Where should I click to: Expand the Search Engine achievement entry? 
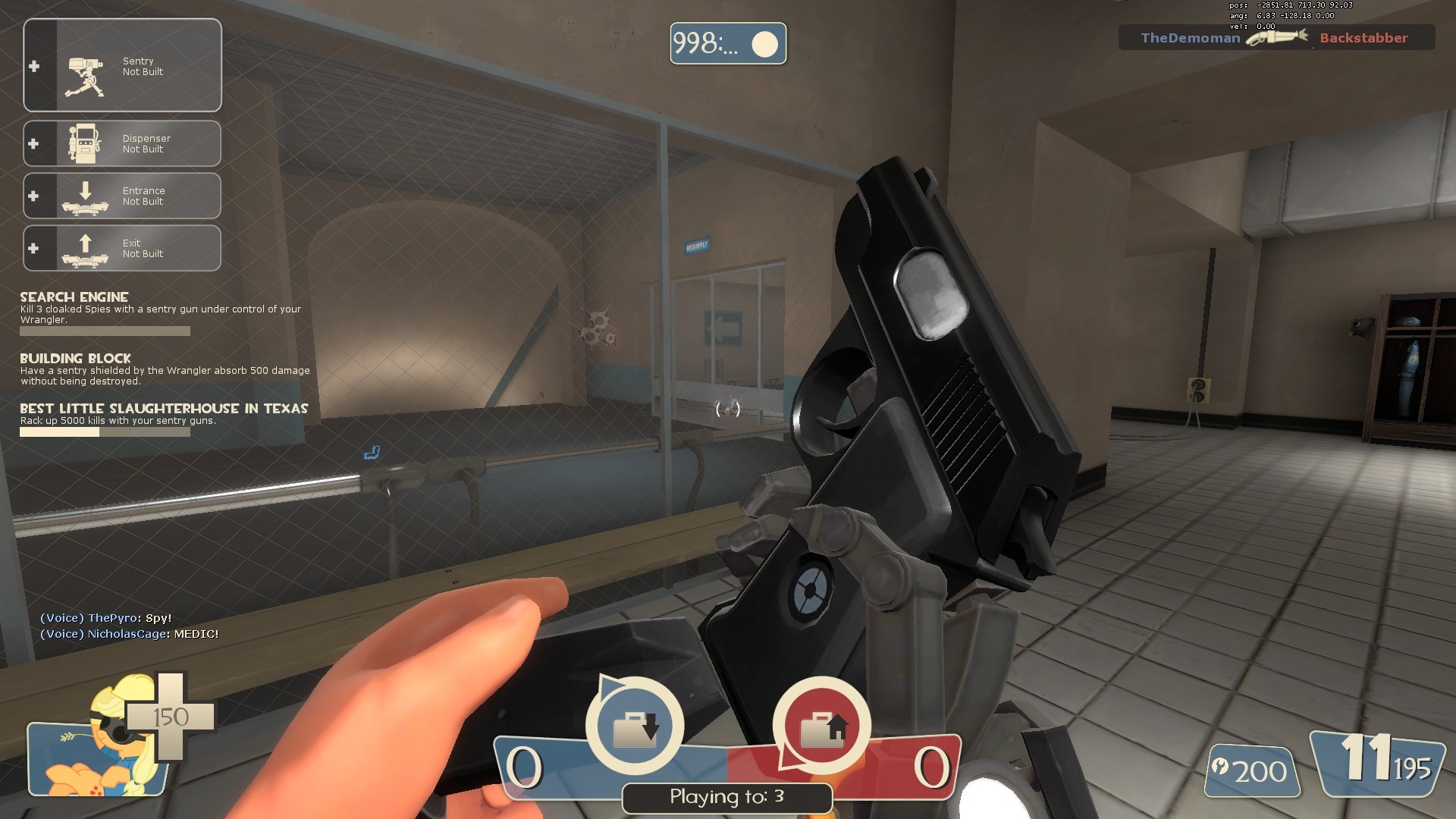pyautogui.click(x=74, y=297)
